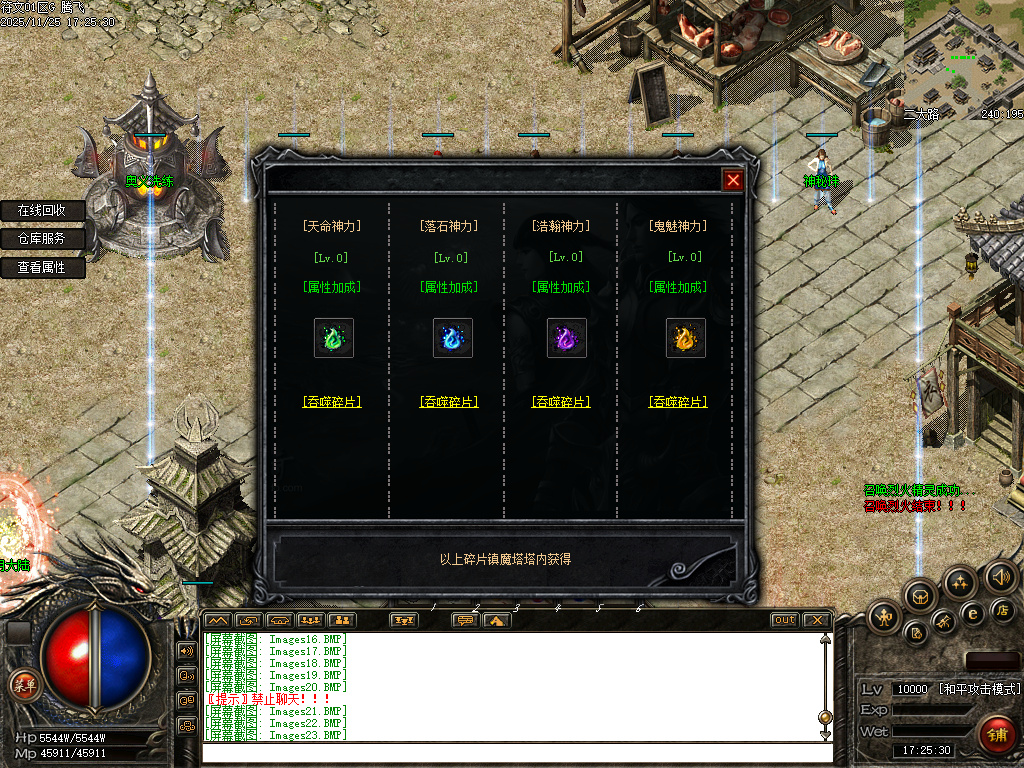Close the divine power panel
Screen dimensions: 1024x768
(x=733, y=180)
